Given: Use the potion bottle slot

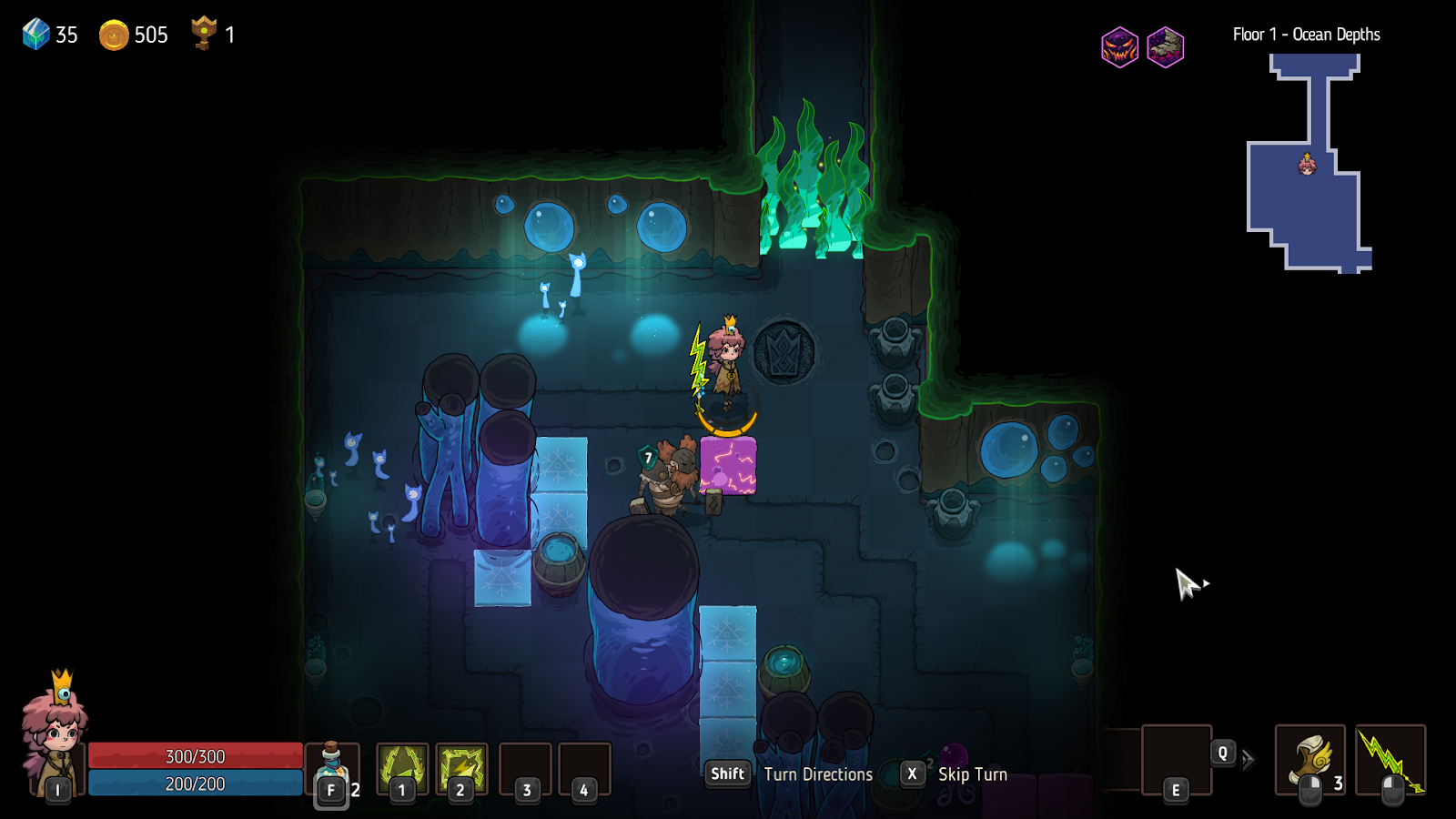Looking at the screenshot, I should click(331, 769).
